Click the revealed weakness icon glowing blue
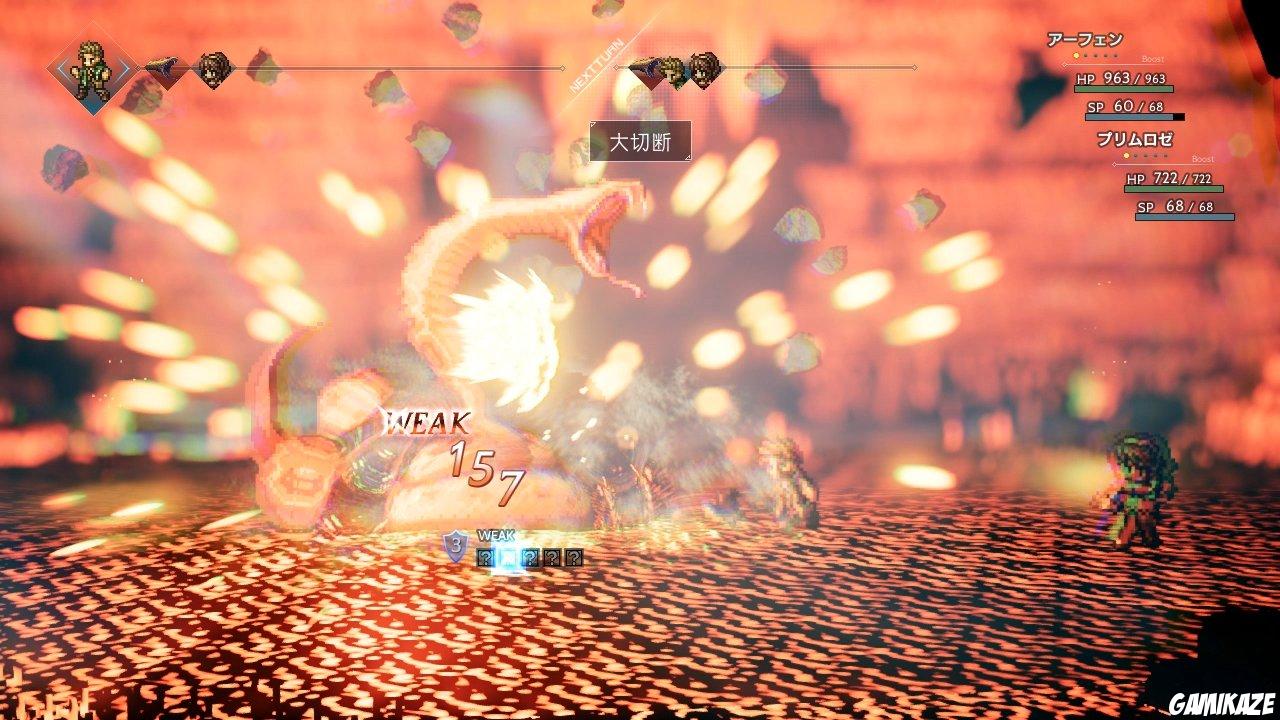The image size is (1280, 720). tap(508, 557)
